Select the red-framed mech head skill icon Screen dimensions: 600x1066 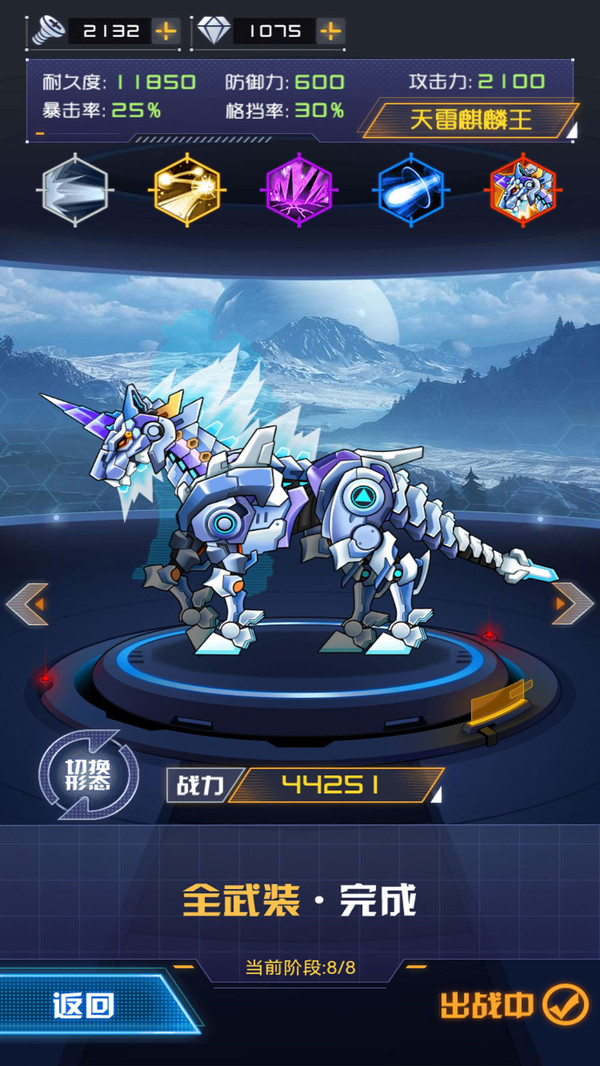pyautogui.click(x=522, y=188)
